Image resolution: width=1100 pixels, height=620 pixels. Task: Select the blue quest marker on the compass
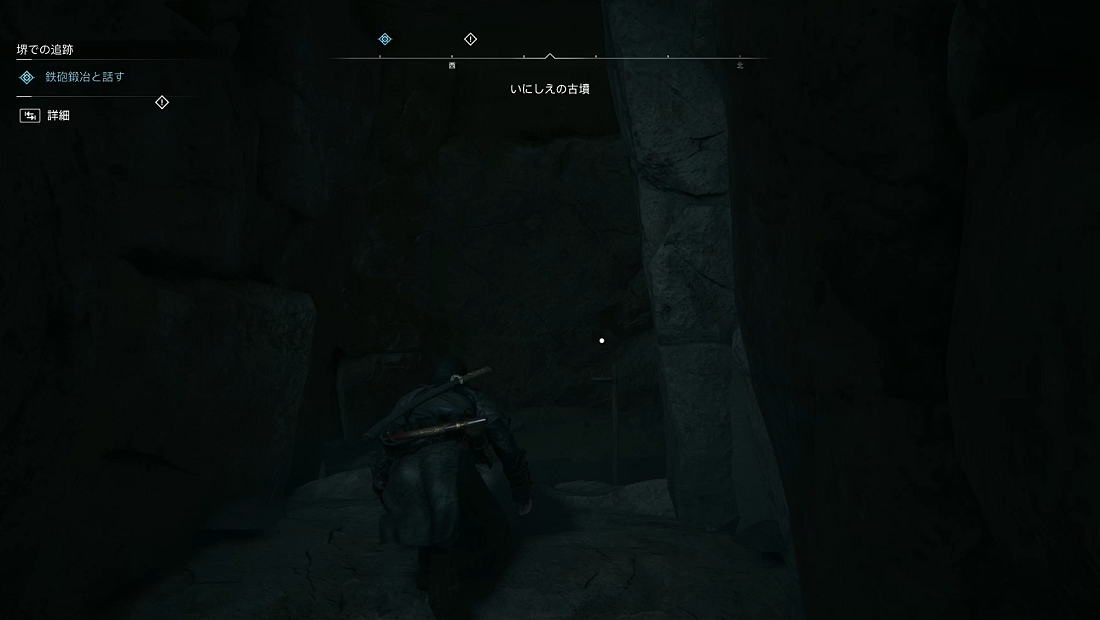coord(385,39)
